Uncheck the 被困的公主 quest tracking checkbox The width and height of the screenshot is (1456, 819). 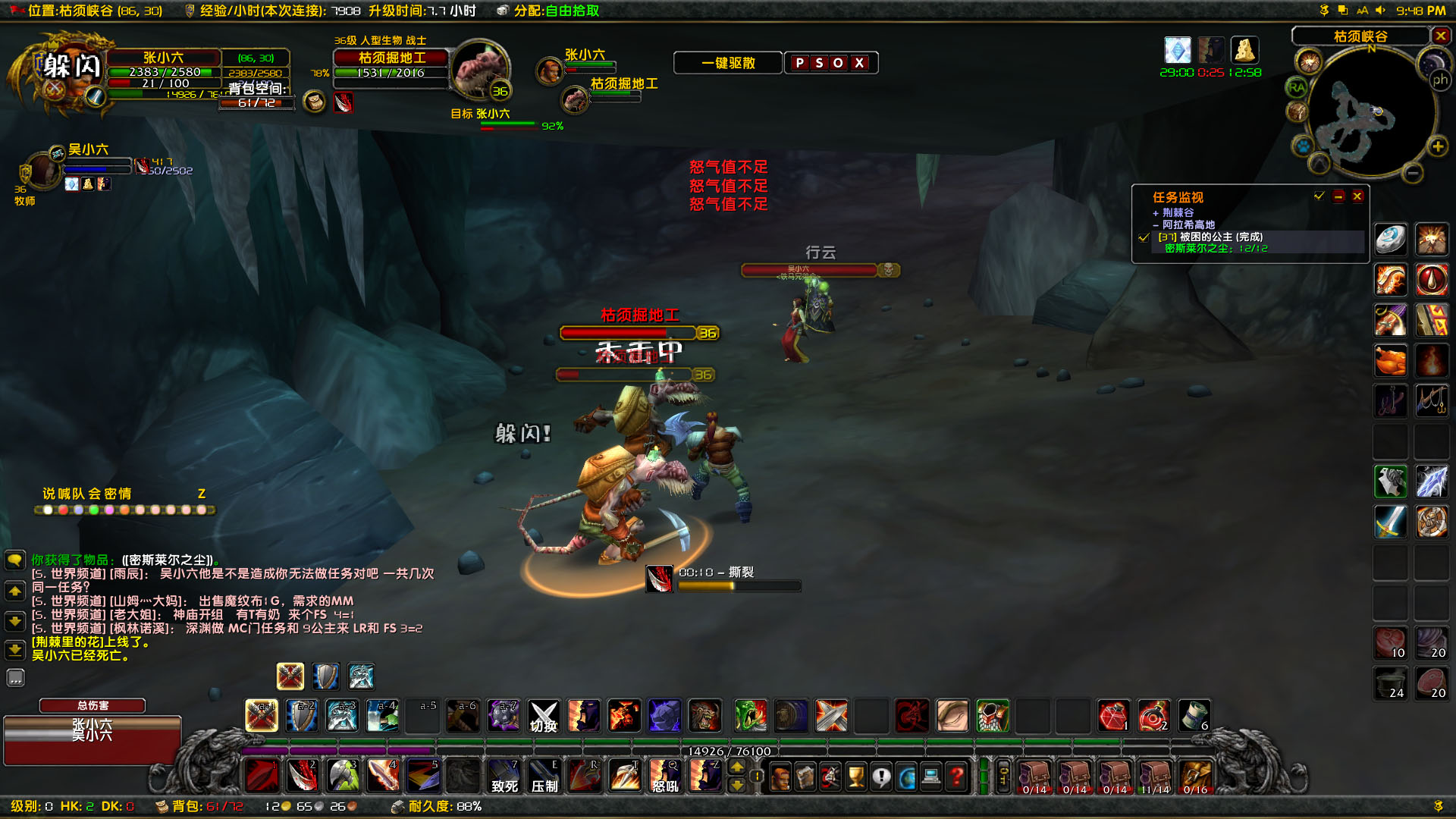coord(1144,237)
